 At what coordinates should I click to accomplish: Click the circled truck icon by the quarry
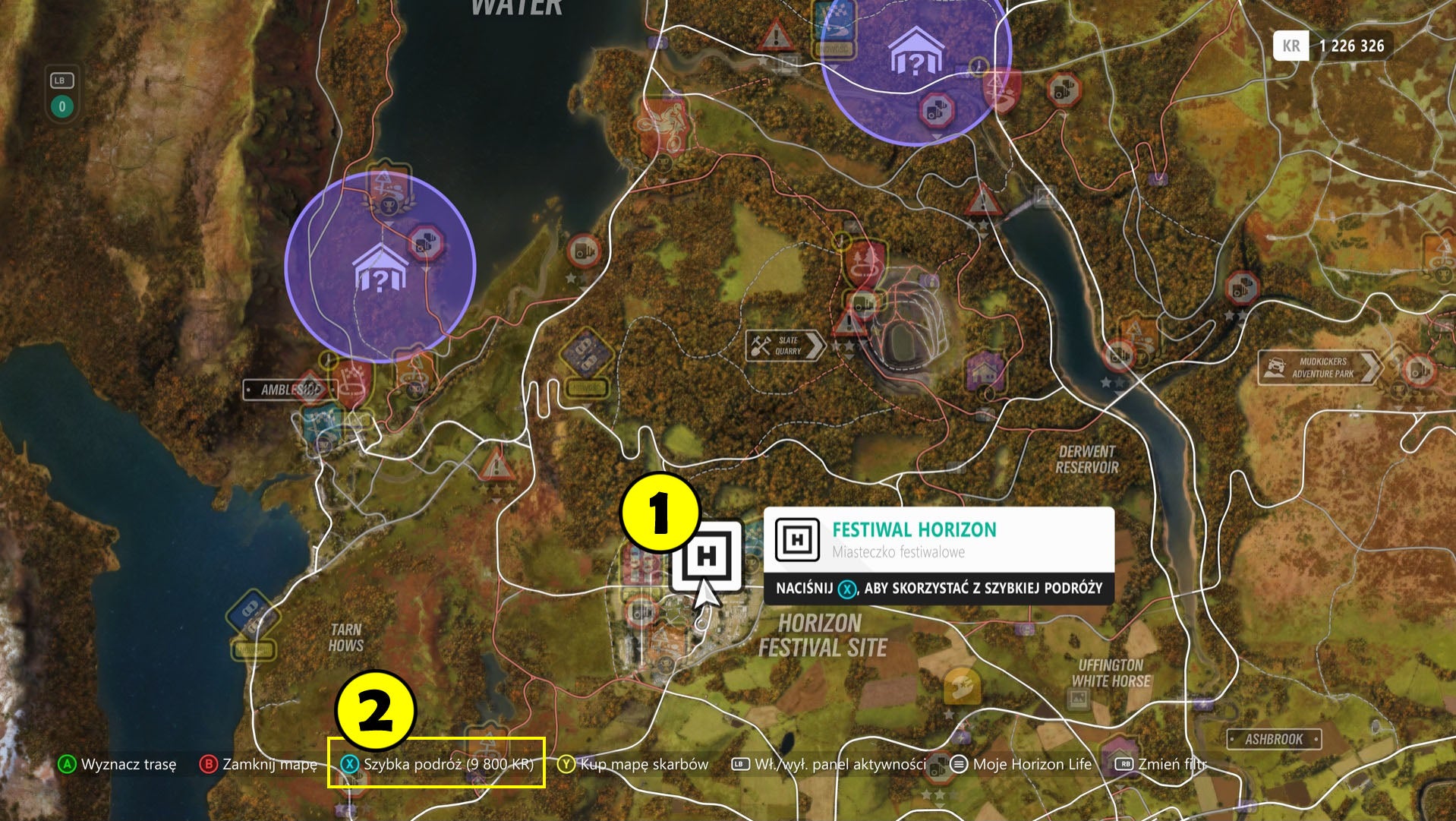(862, 302)
